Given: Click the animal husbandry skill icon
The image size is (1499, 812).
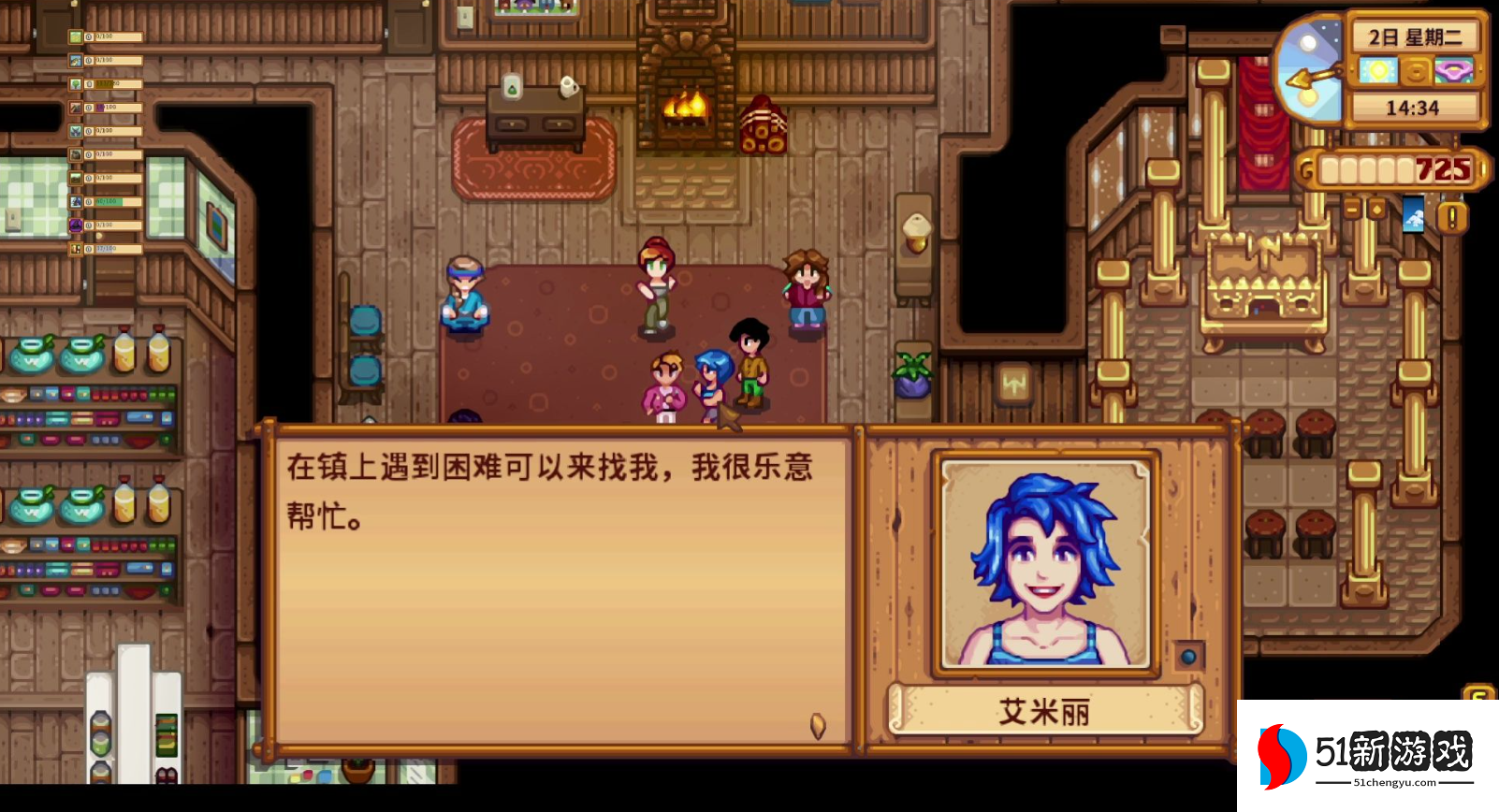Looking at the screenshot, I should coord(75,152).
